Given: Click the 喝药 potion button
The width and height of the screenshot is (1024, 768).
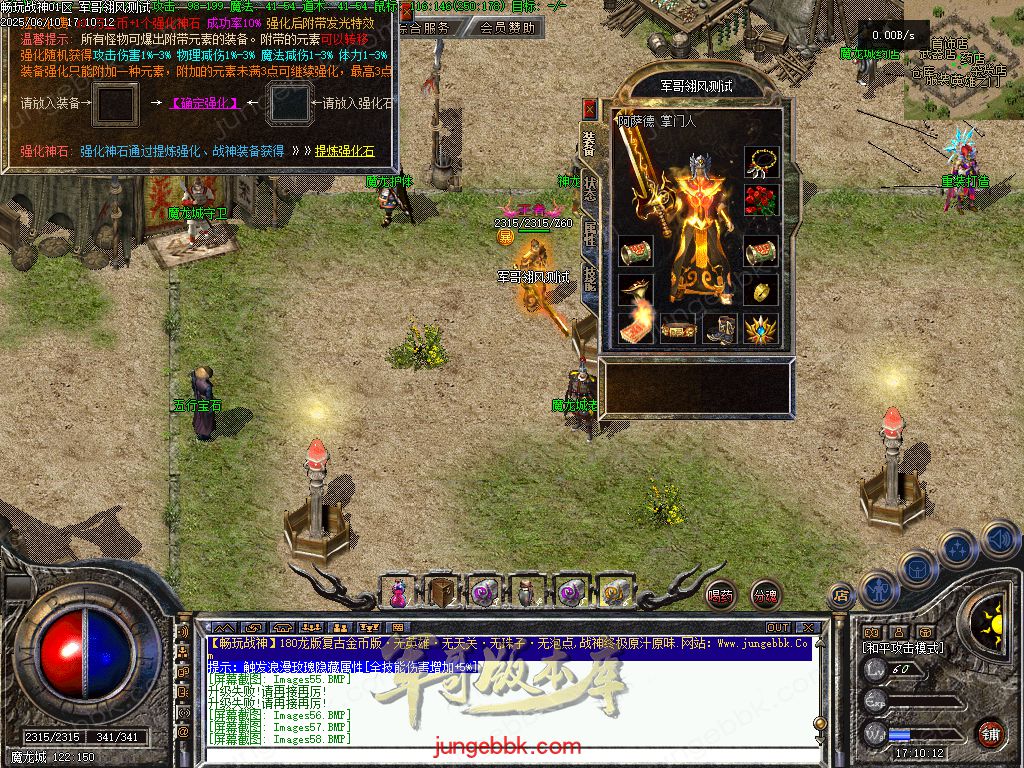Looking at the screenshot, I should coord(720,594).
